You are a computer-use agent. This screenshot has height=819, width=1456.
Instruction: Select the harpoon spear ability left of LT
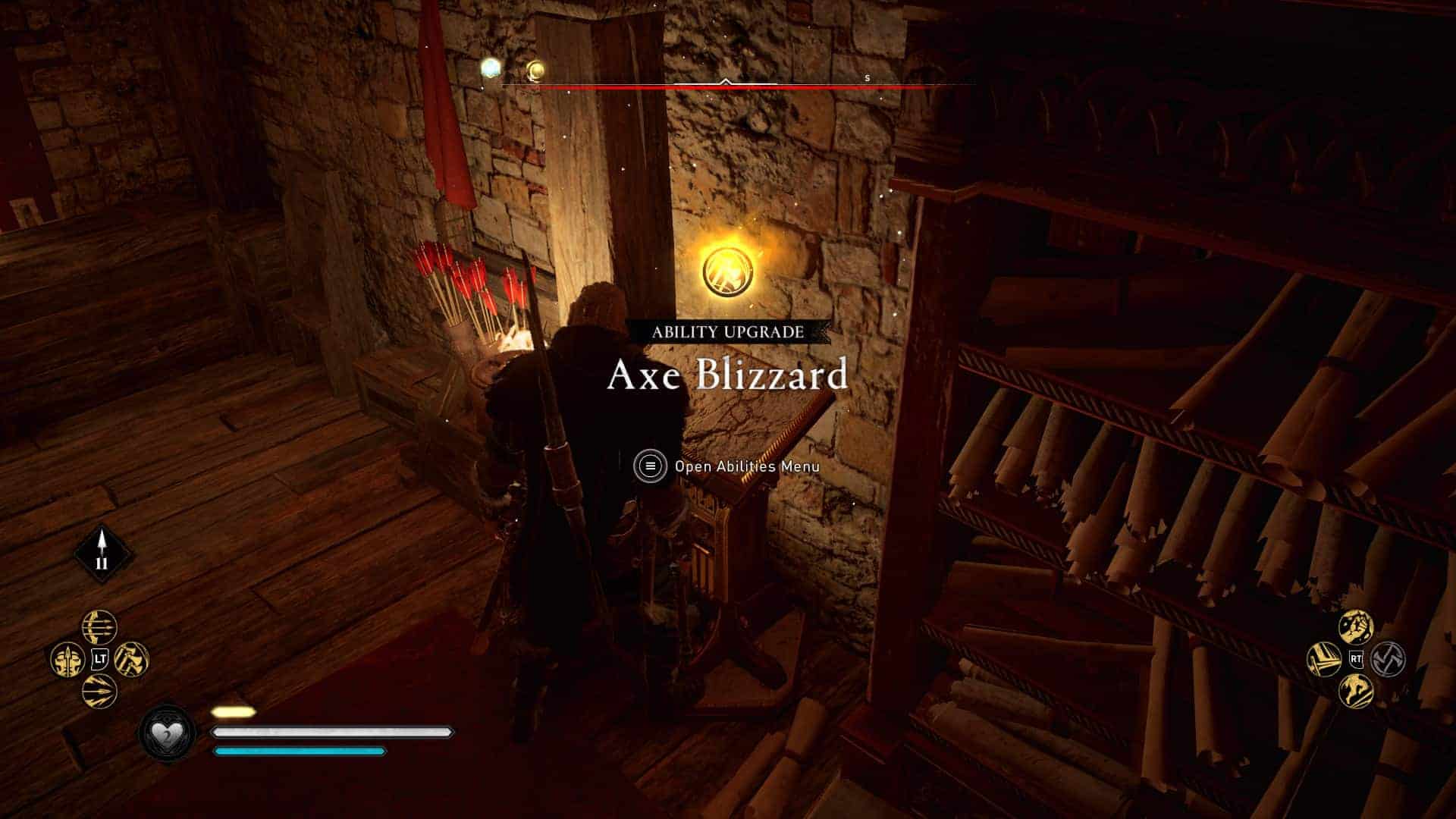pos(67,659)
